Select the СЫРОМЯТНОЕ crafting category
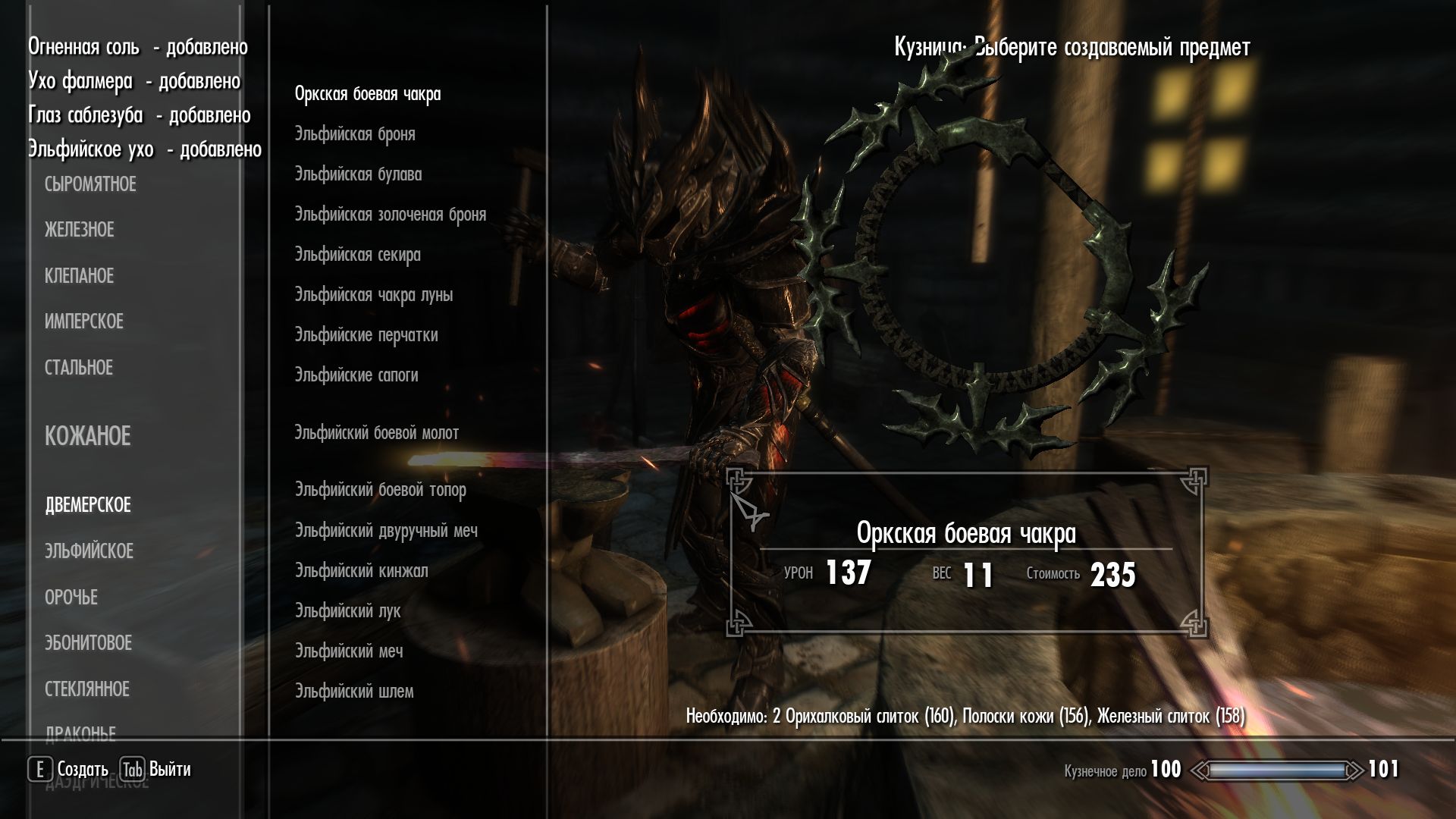Screen dimensions: 1456x819 tap(90, 184)
